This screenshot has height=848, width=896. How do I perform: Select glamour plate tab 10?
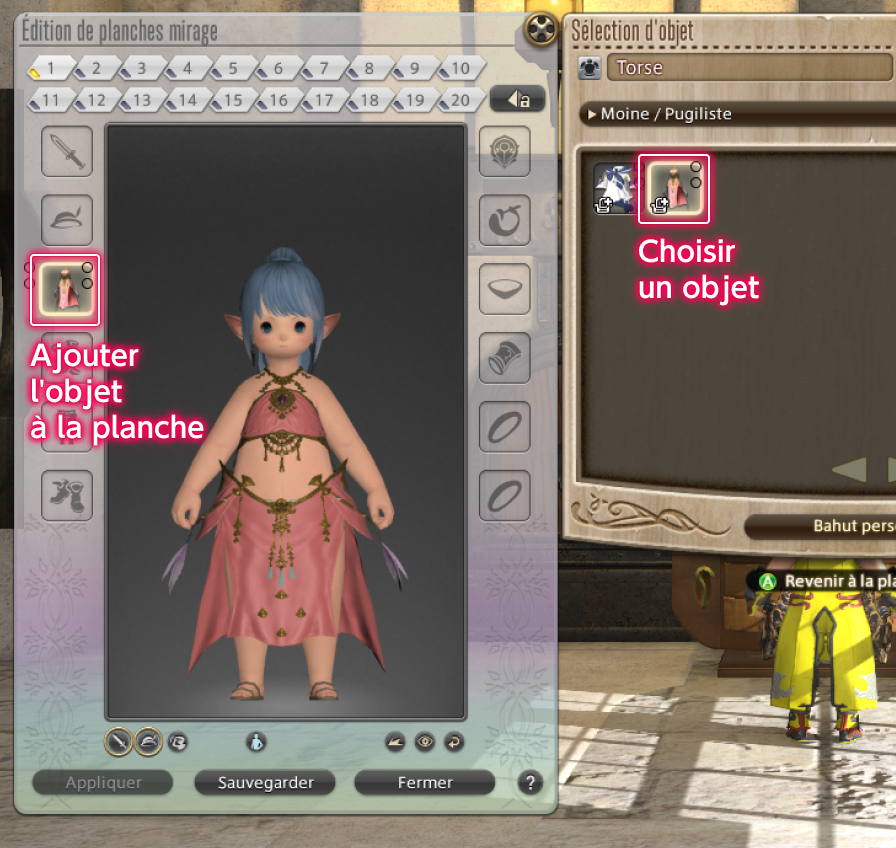tap(459, 69)
